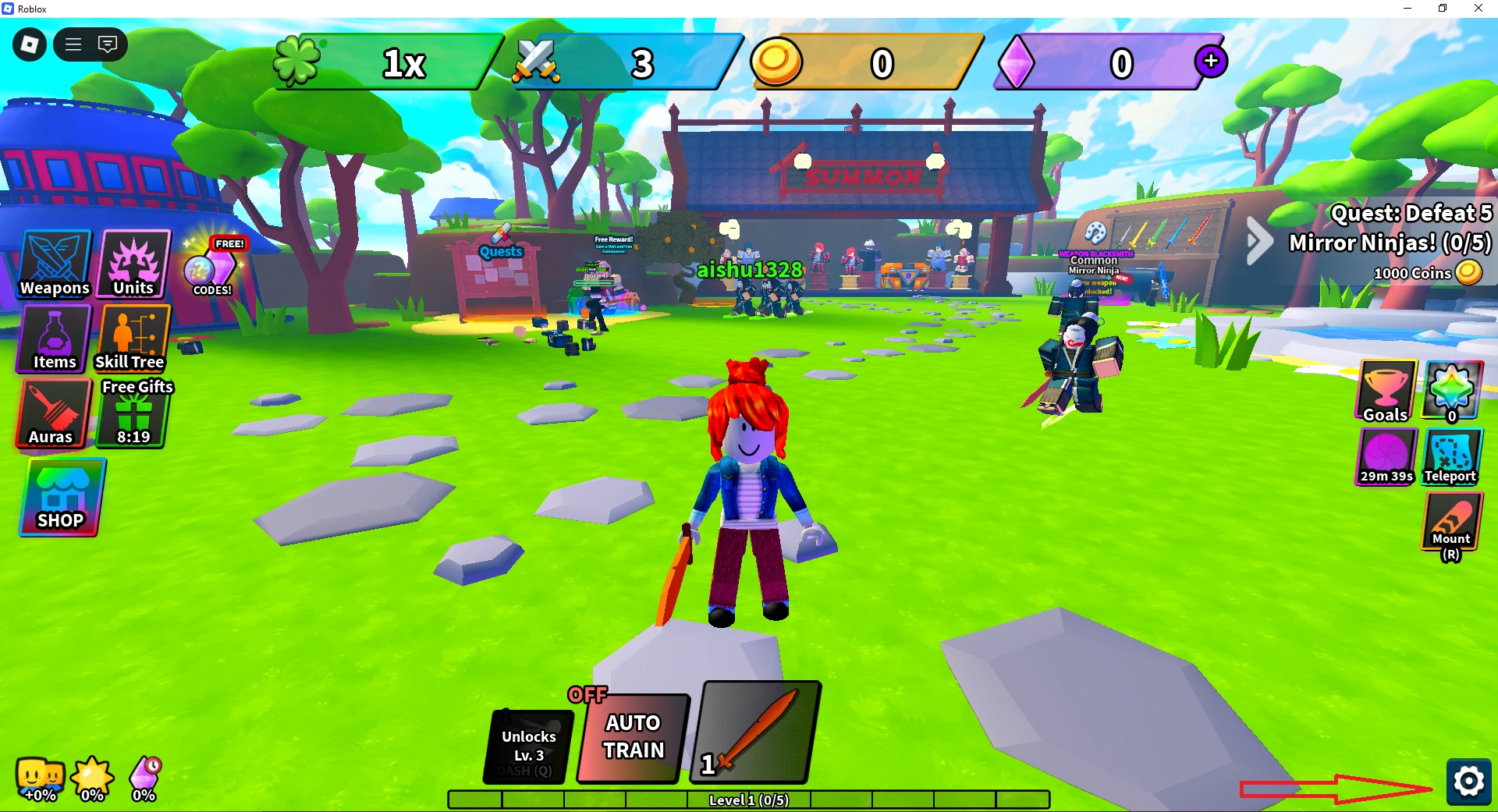Viewport: 1498px width, 812px height.
Task: Open the Items inventory
Action: [x=54, y=339]
